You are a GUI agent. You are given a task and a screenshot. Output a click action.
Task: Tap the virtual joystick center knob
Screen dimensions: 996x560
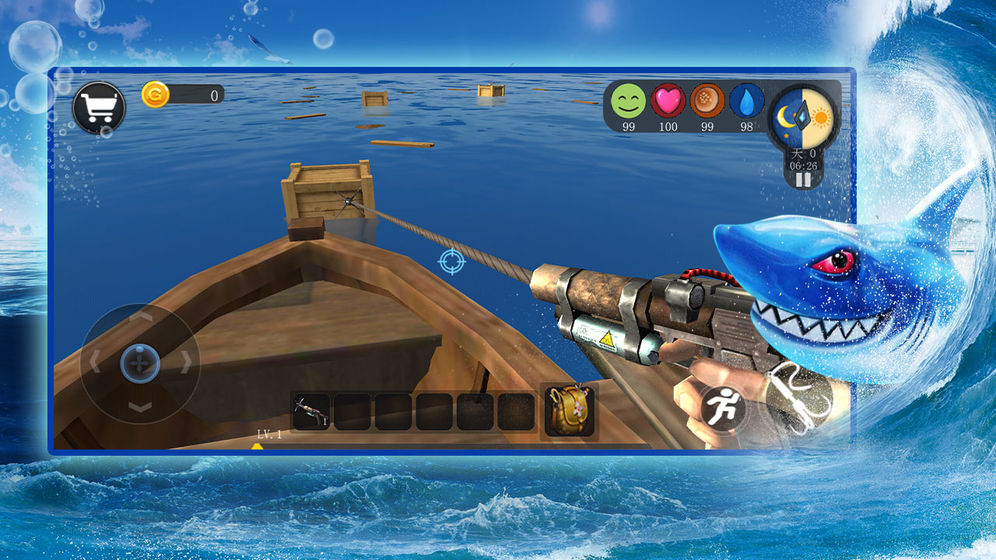click(140, 362)
